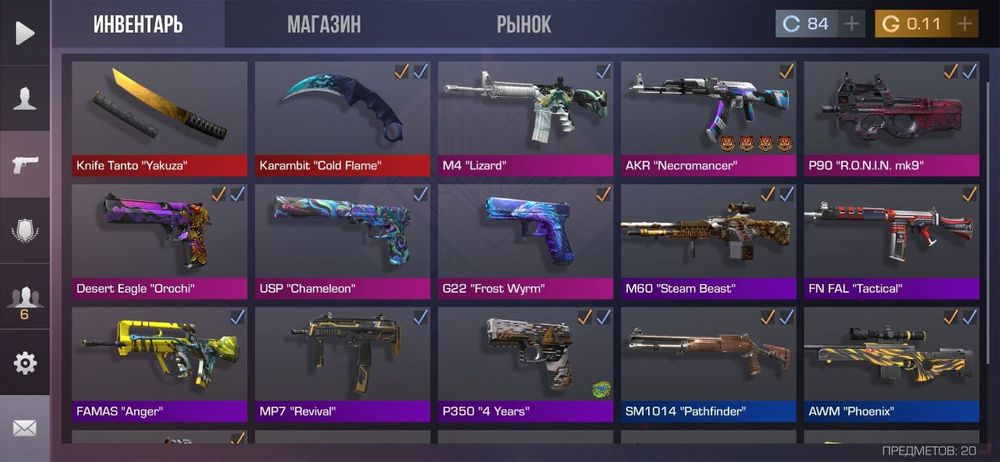Switch to the Магазин tab
The image size is (1000, 462).
pyautogui.click(x=324, y=24)
